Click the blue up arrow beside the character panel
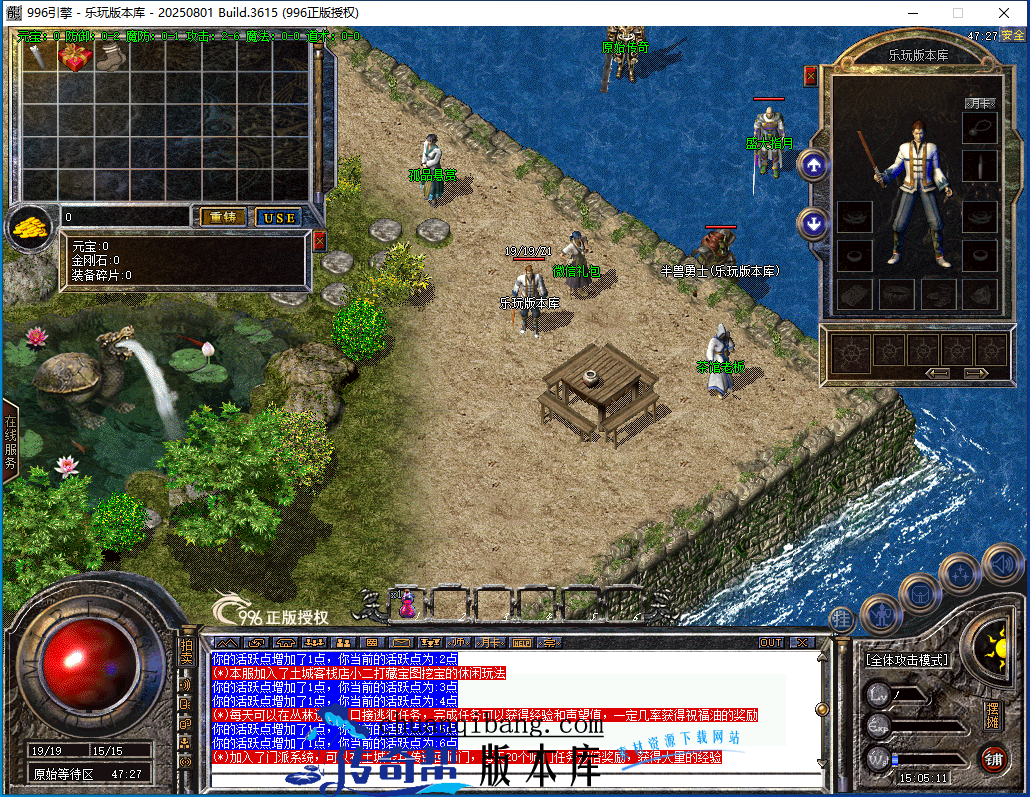This screenshot has height=797, width=1030. pyautogui.click(x=813, y=166)
